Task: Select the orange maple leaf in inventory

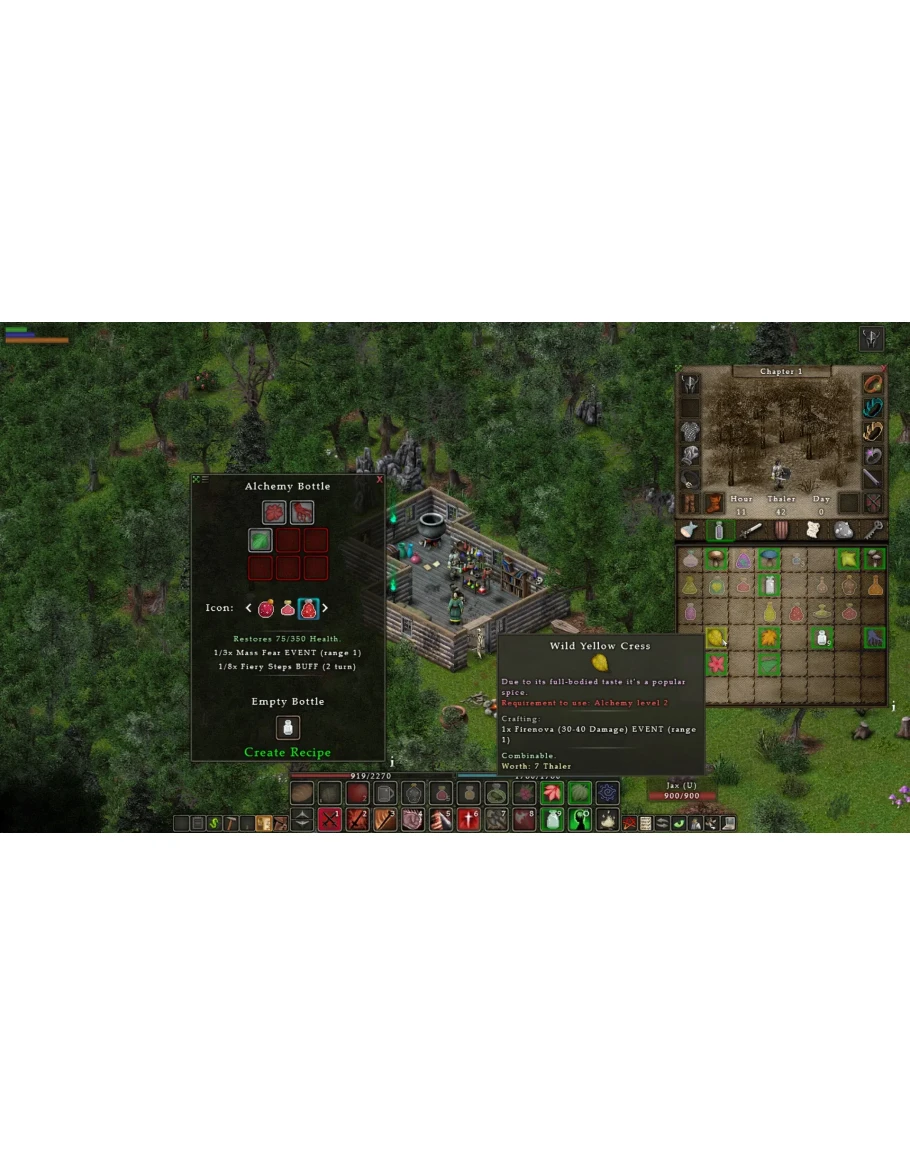Action: pyautogui.click(x=769, y=637)
